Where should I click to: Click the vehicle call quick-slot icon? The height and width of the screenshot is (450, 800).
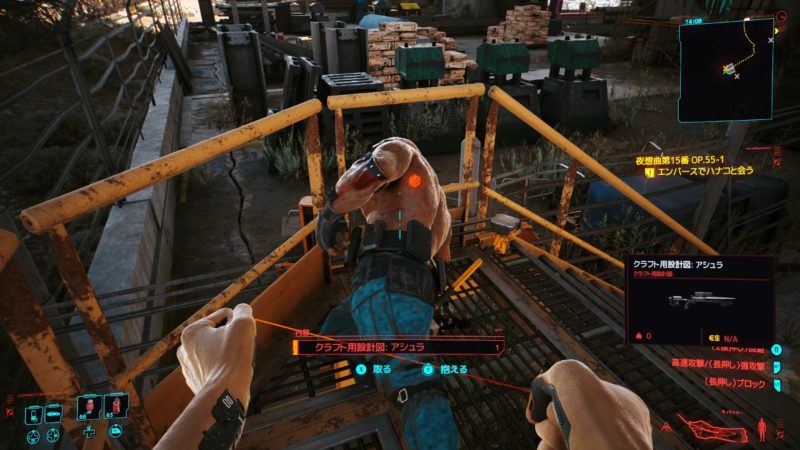53,414
